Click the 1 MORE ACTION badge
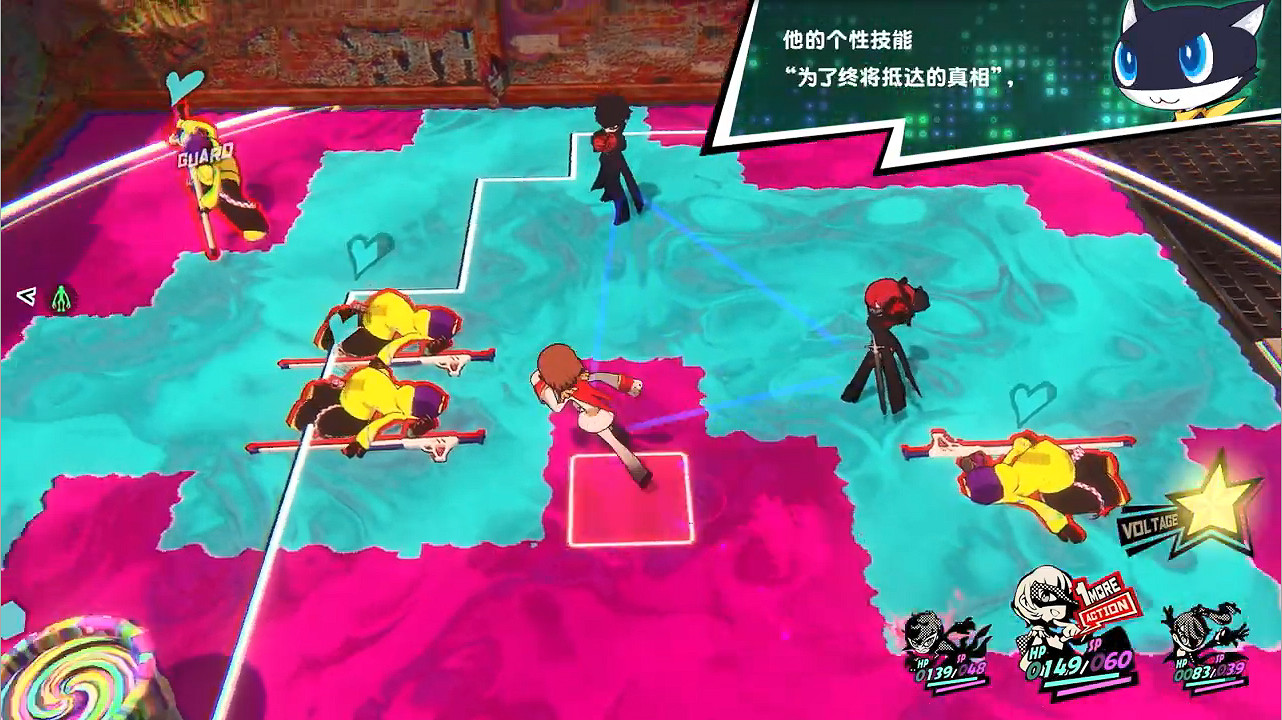Viewport: 1282px width, 720px height. (1105, 600)
